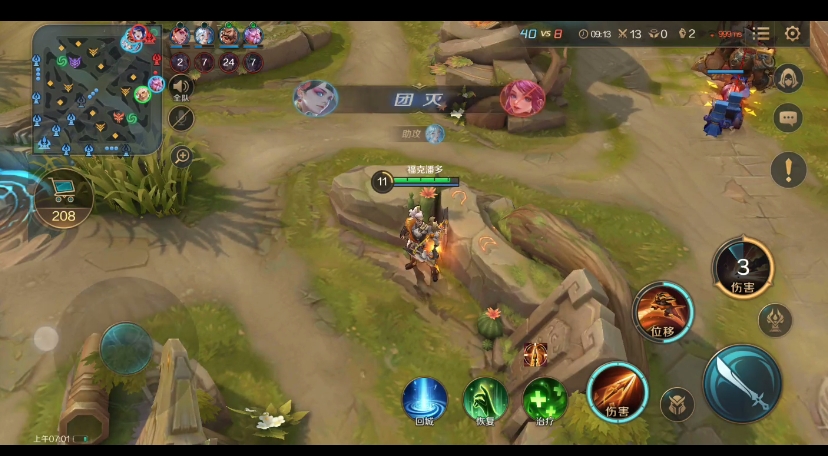This screenshot has width=828, height=456.
Task: Activate the 回城 recall spell
Action: tap(424, 399)
